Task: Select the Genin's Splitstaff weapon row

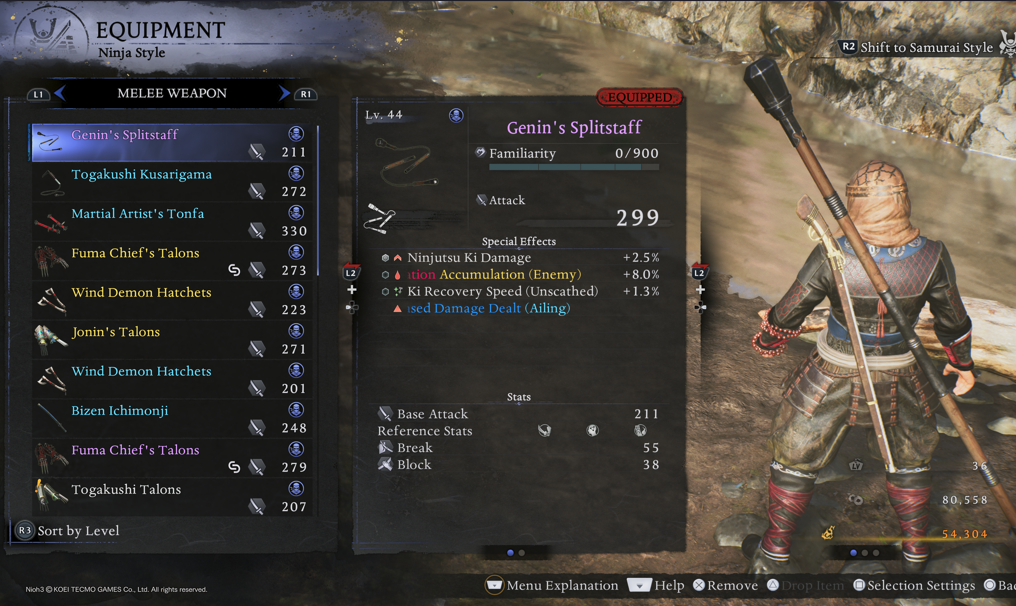Action: click(172, 142)
